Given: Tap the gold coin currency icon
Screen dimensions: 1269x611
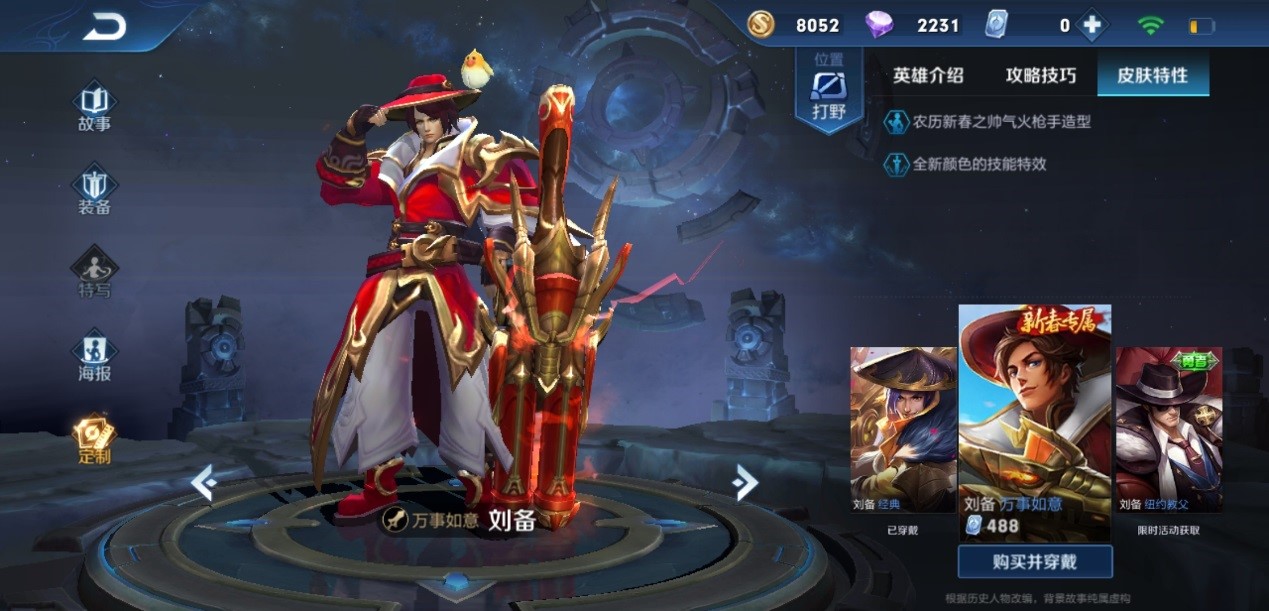Looking at the screenshot, I should pyautogui.click(x=763, y=25).
